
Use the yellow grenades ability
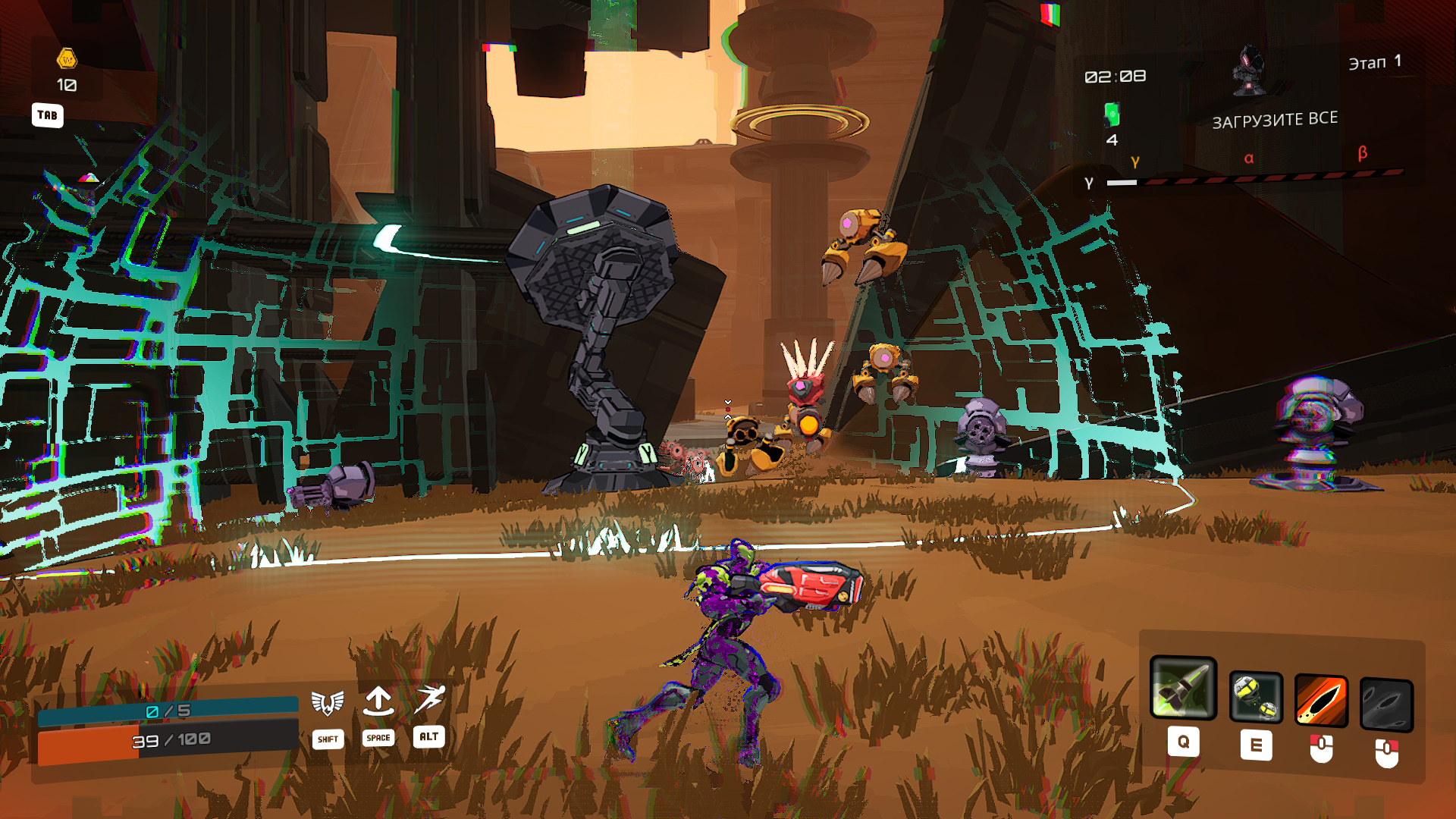(x=1256, y=698)
